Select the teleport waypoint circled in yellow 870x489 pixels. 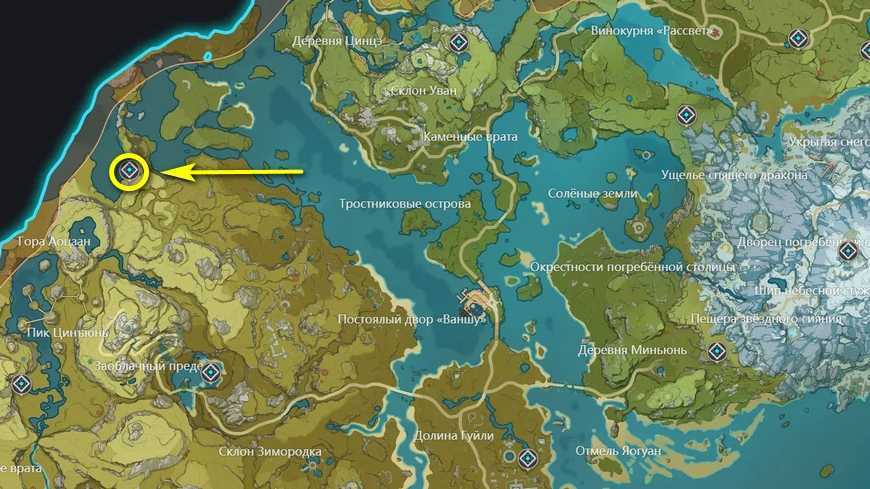129,172
